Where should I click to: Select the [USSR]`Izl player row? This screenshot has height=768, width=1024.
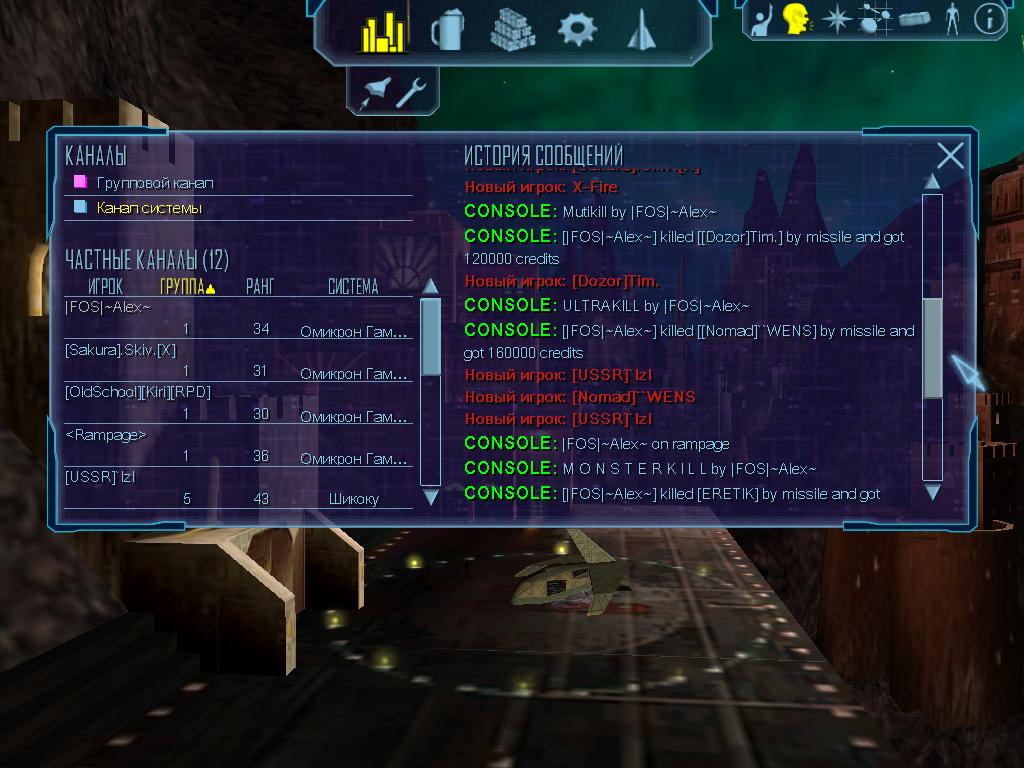coord(100,476)
